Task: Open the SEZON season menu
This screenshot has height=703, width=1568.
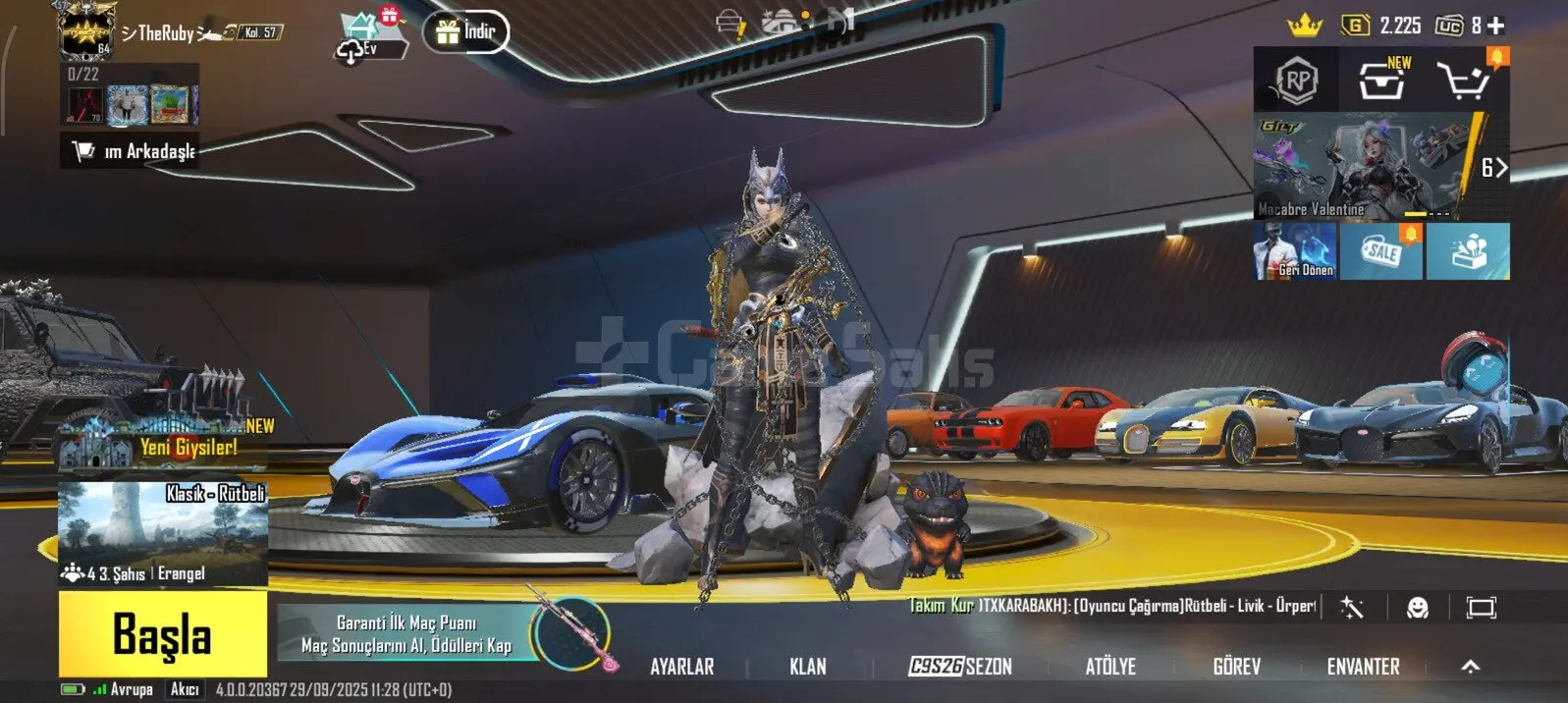Action: 960,667
